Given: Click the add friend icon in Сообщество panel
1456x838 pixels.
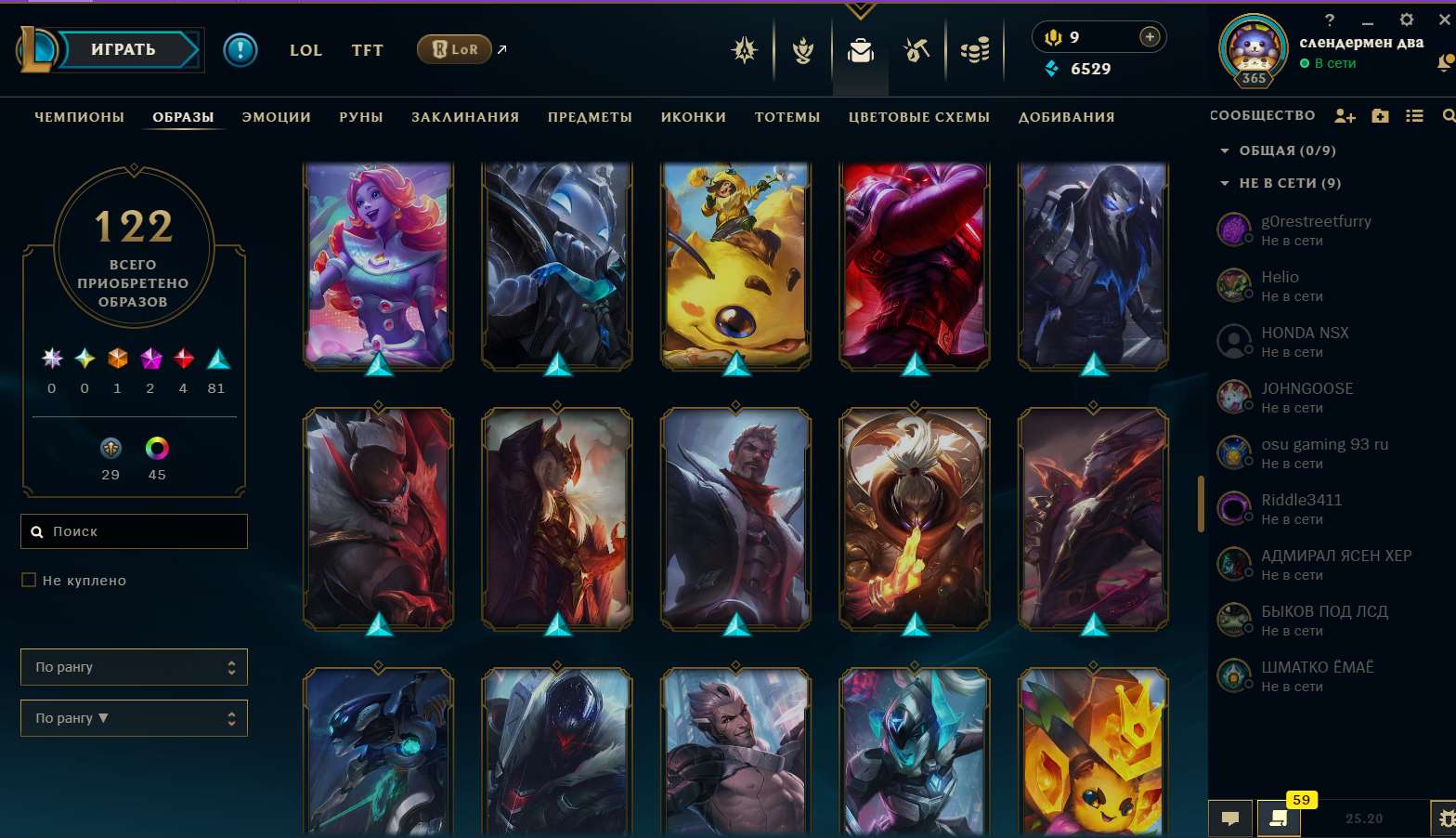Looking at the screenshot, I should coord(1345,115).
